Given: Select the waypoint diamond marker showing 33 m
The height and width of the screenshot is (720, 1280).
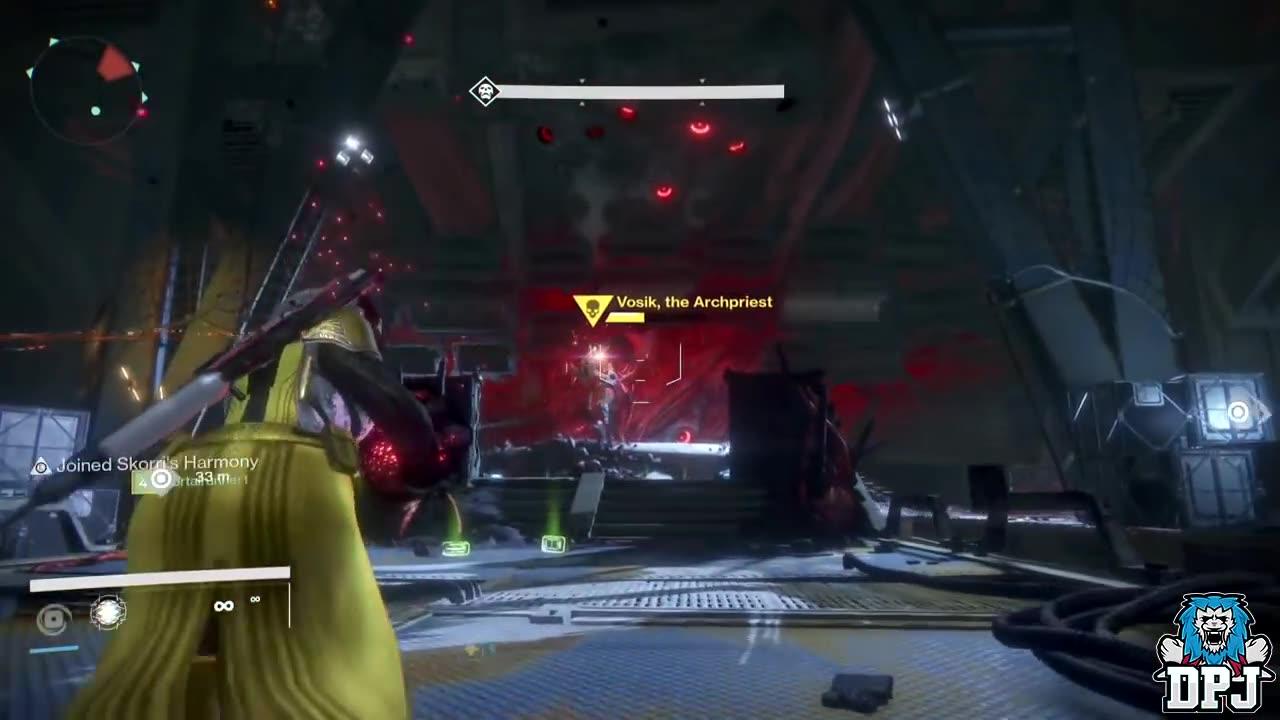Looking at the screenshot, I should pyautogui.click(x=160, y=480).
